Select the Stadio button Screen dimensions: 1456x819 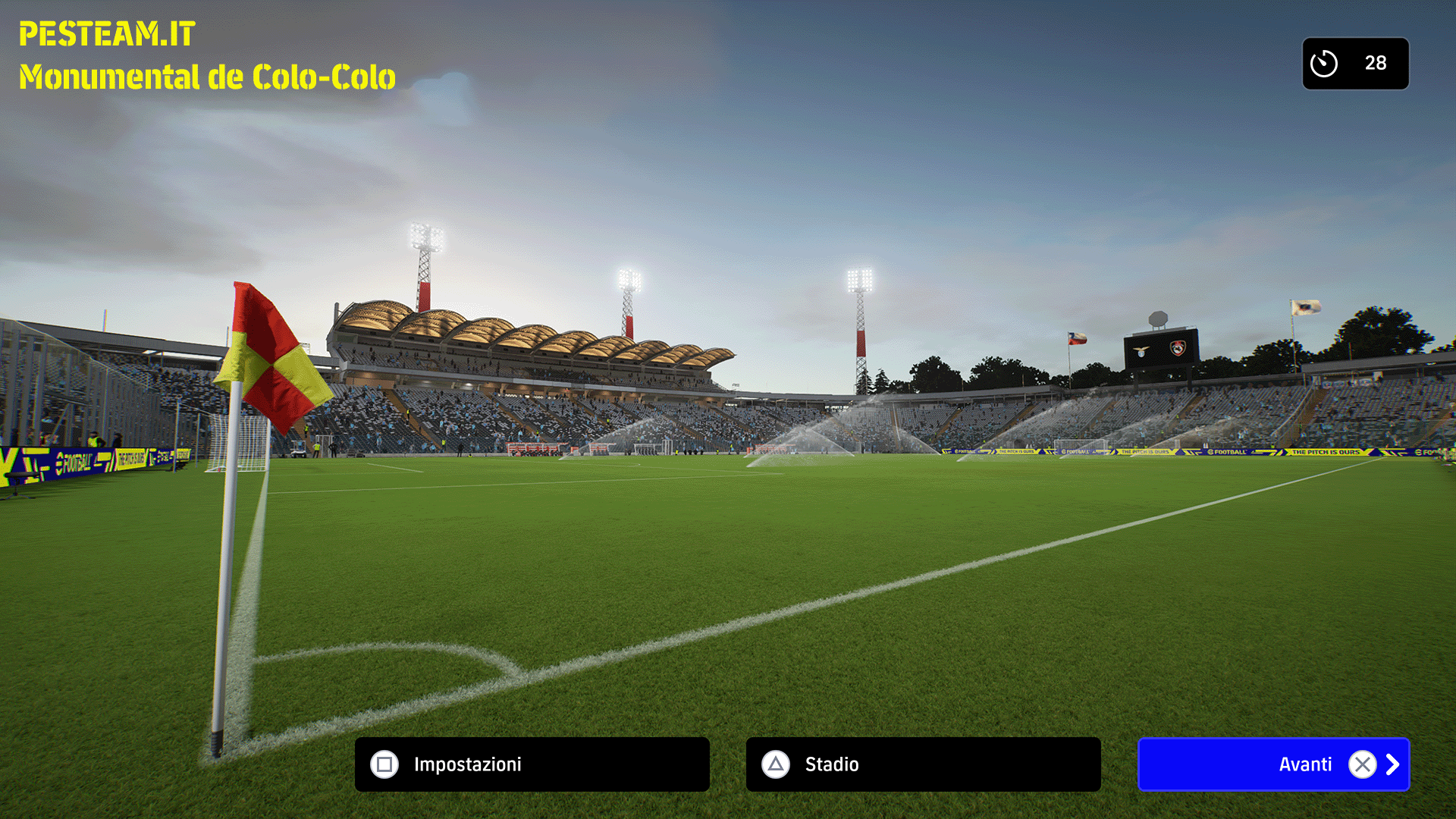click(923, 764)
